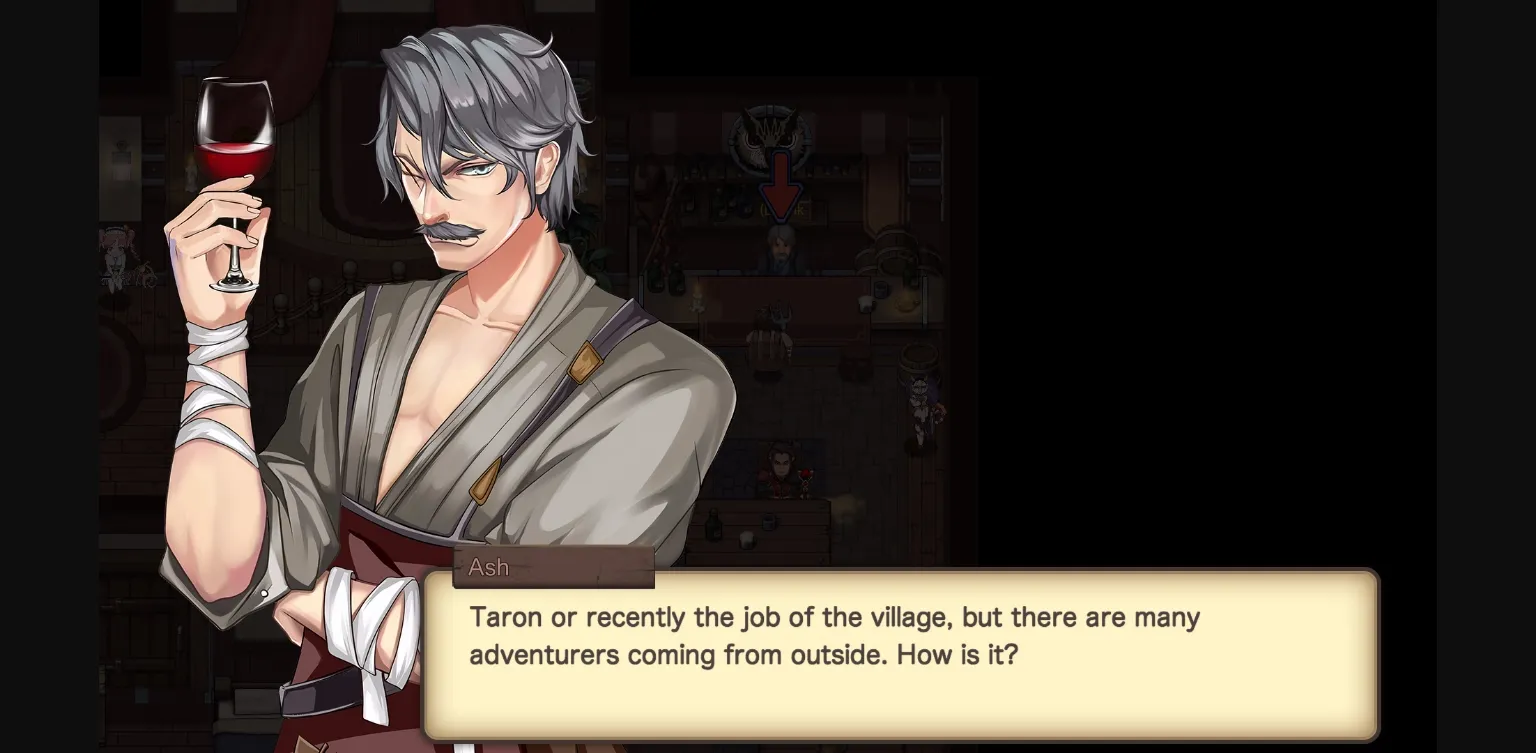
Task: Advance dialogue by clicking the text box
Action: (900, 650)
